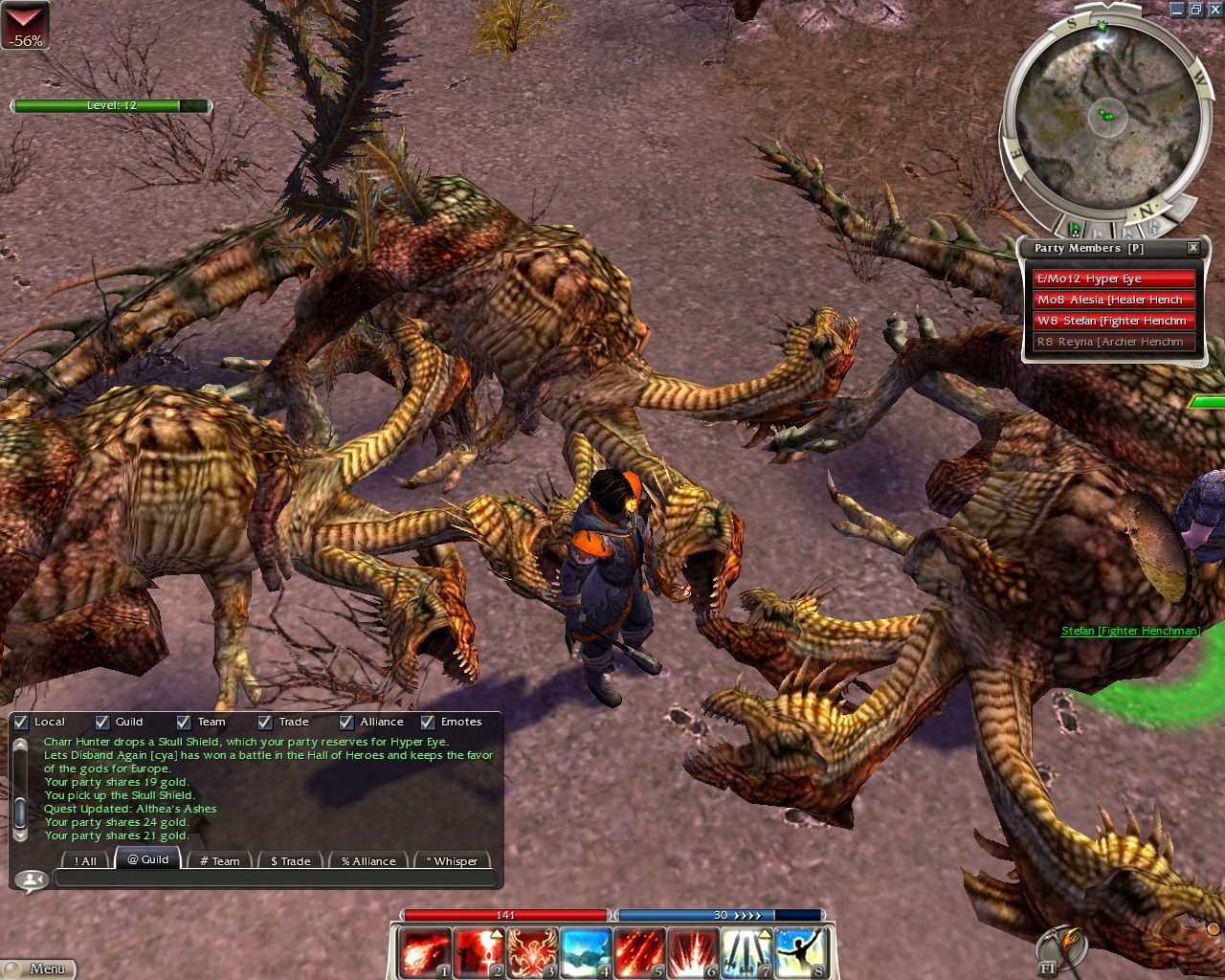Uncheck the Emotes chat filter
Viewport: 1225px width, 980px height.
coord(428,723)
